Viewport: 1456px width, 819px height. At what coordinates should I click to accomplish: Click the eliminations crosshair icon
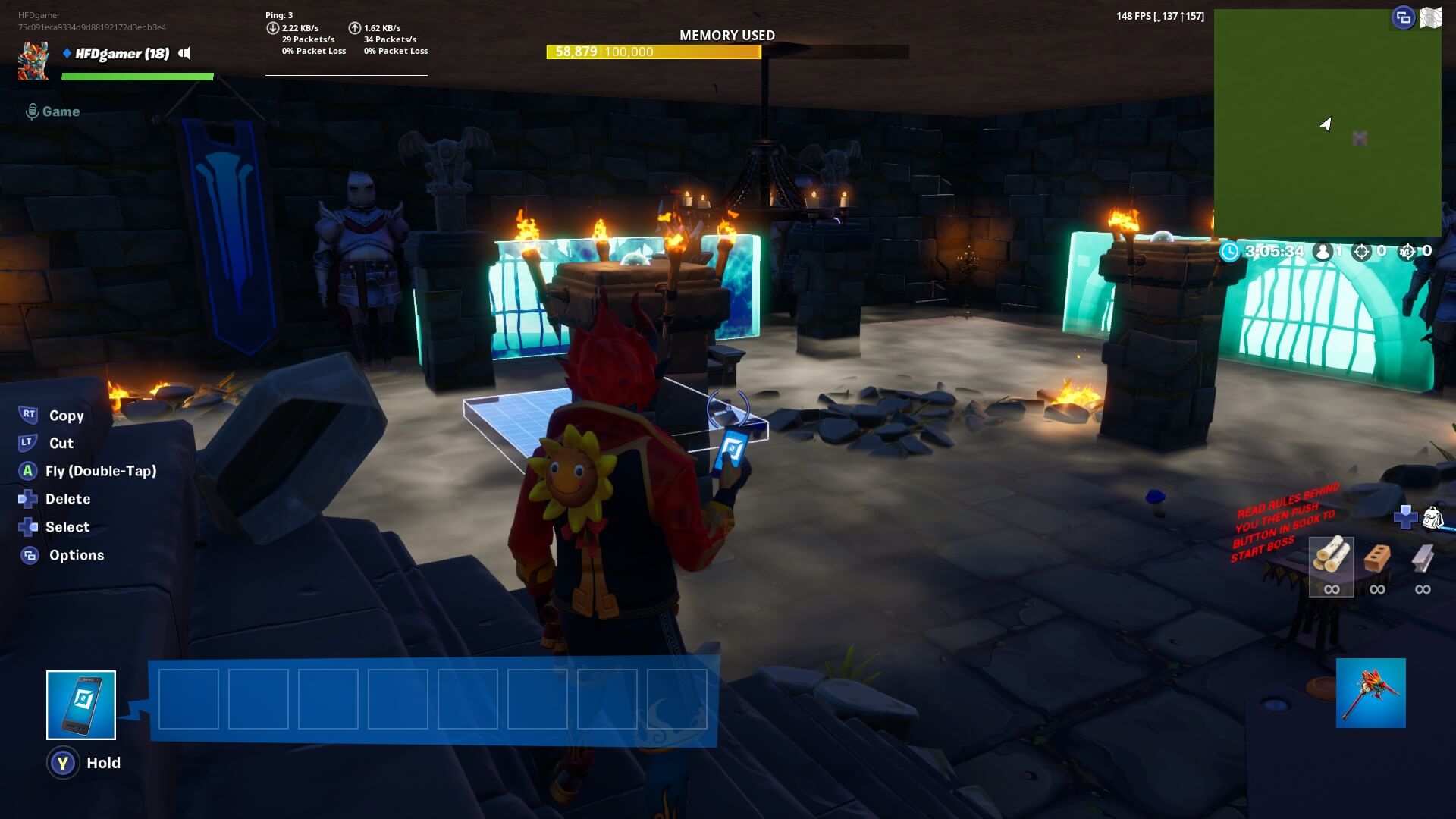pyautogui.click(x=1362, y=252)
